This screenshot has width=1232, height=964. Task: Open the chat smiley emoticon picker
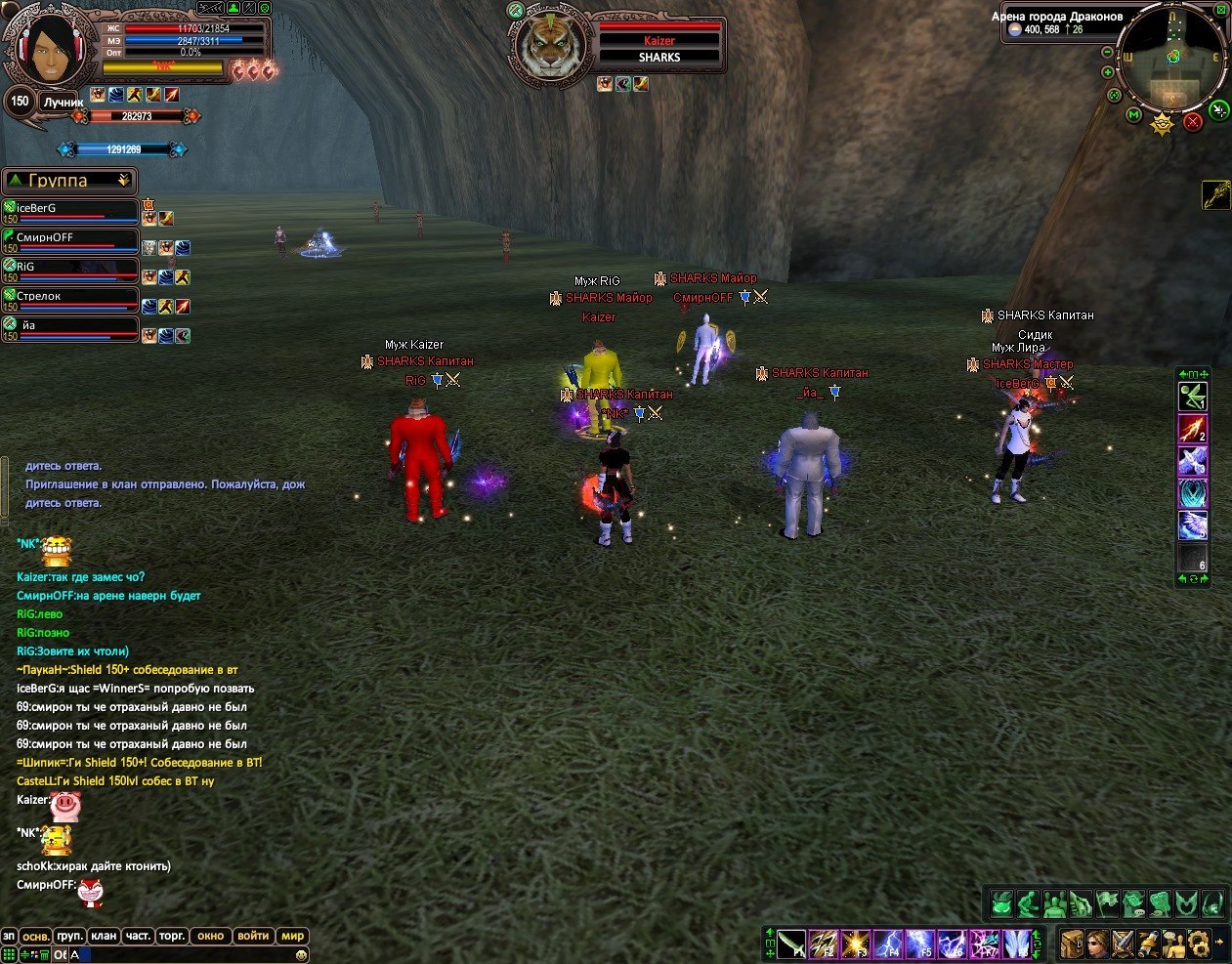click(302, 954)
